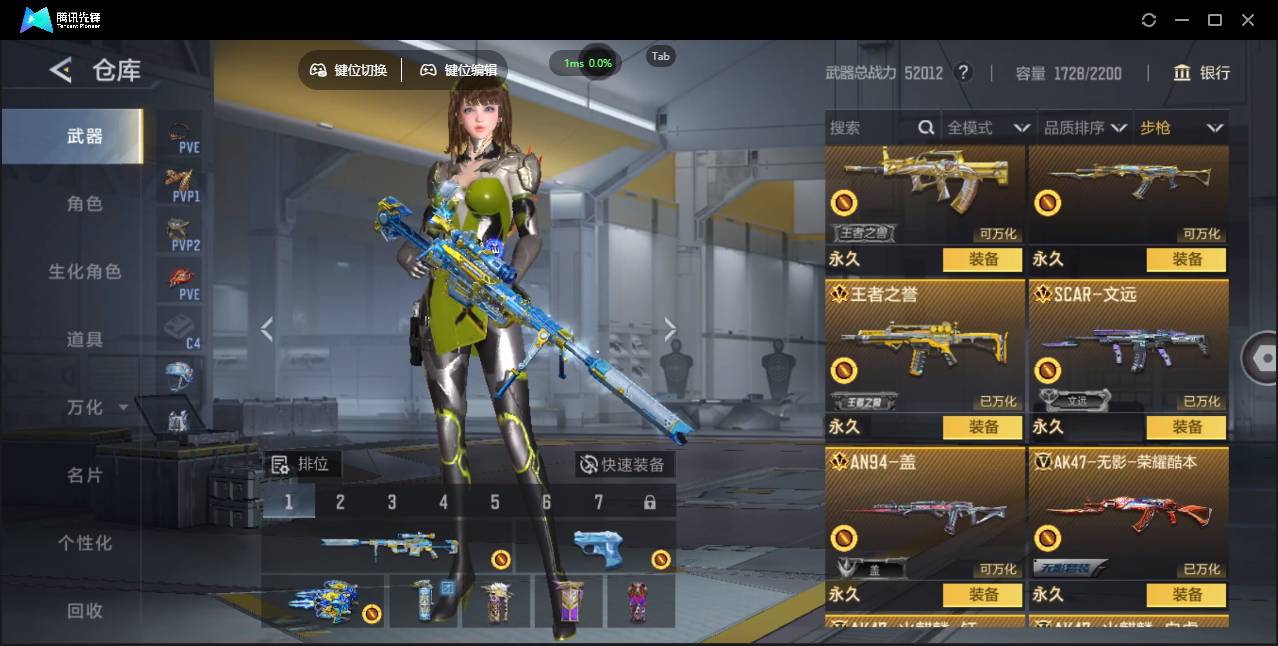Equip the SCAR-文远 rifle
Image resolution: width=1278 pixels, height=646 pixels.
[x=1187, y=427]
